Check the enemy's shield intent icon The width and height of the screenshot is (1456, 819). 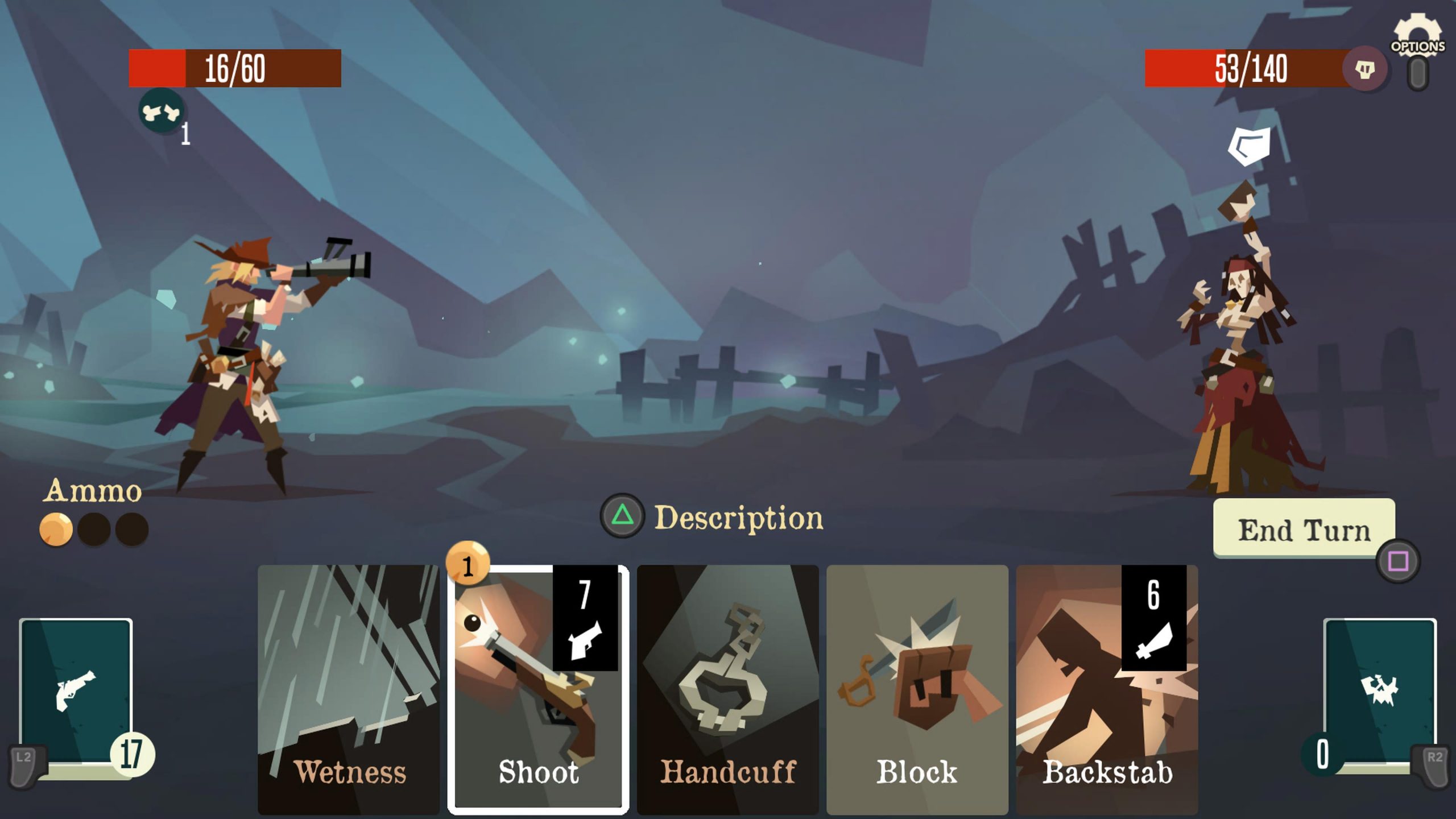pos(1249,146)
